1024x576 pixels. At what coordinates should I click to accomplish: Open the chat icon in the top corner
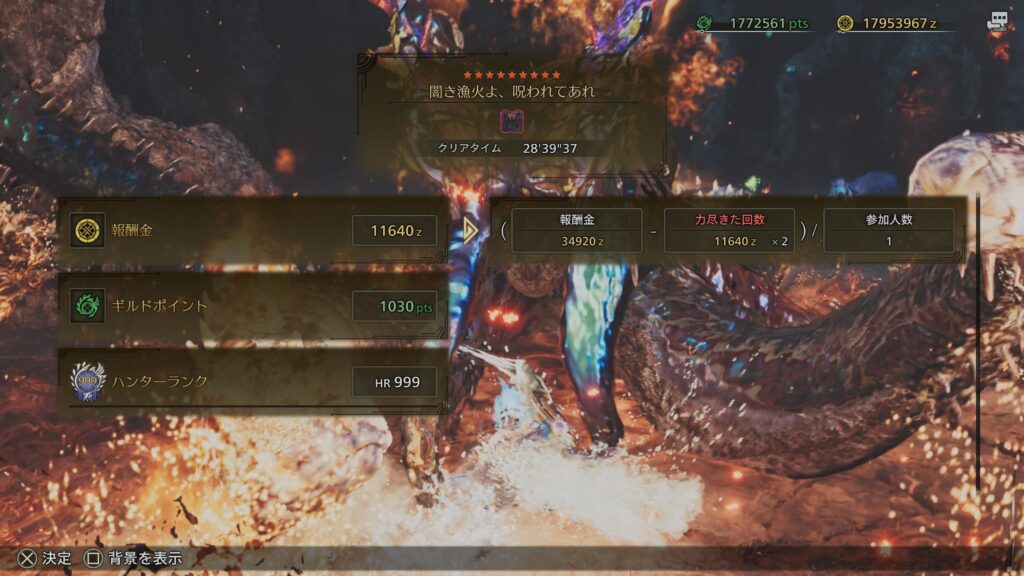(999, 22)
